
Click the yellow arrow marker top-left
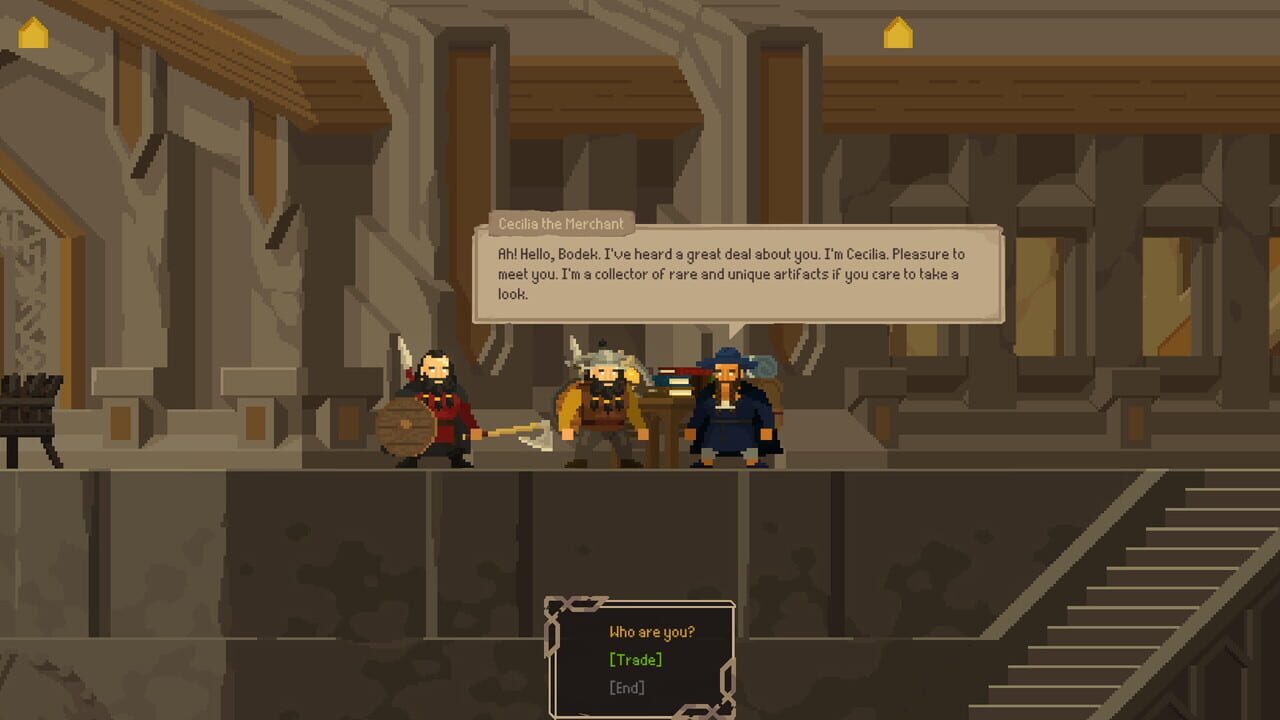32,33
